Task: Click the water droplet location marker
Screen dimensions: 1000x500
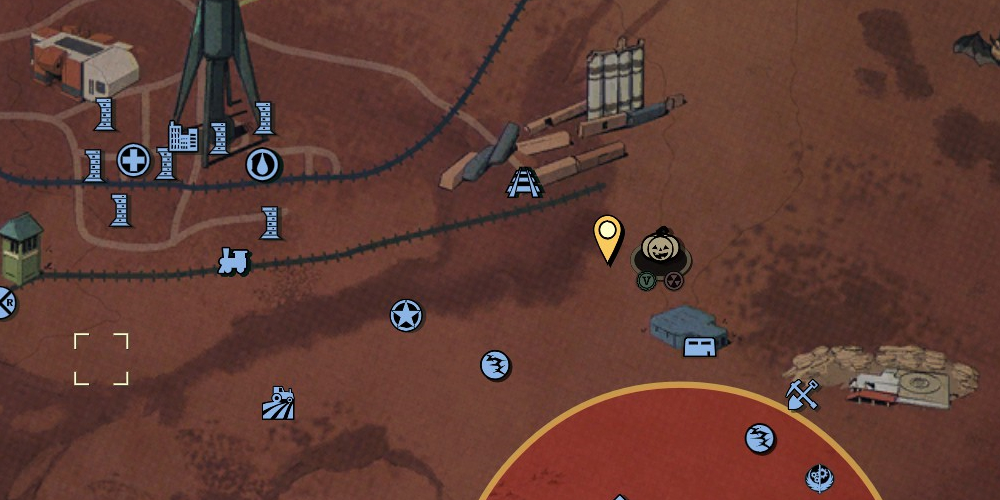Action: 262,164
